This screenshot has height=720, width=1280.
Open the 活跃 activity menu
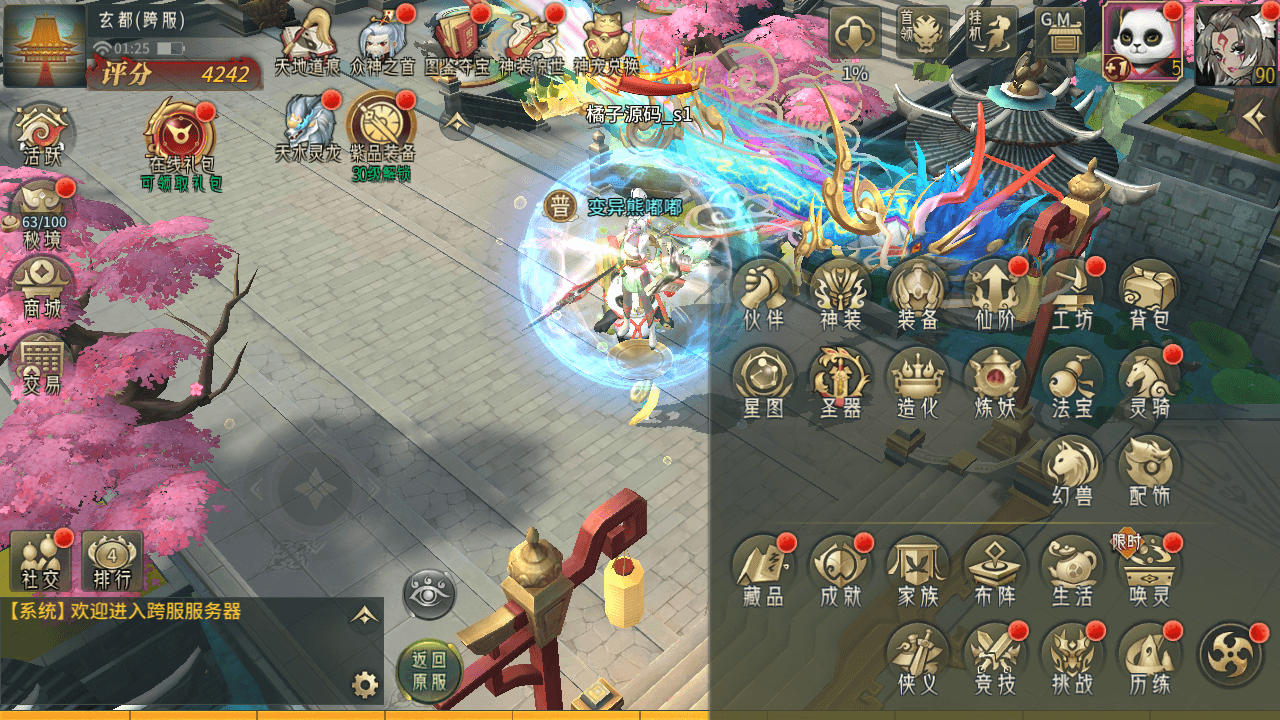pyautogui.click(x=42, y=135)
